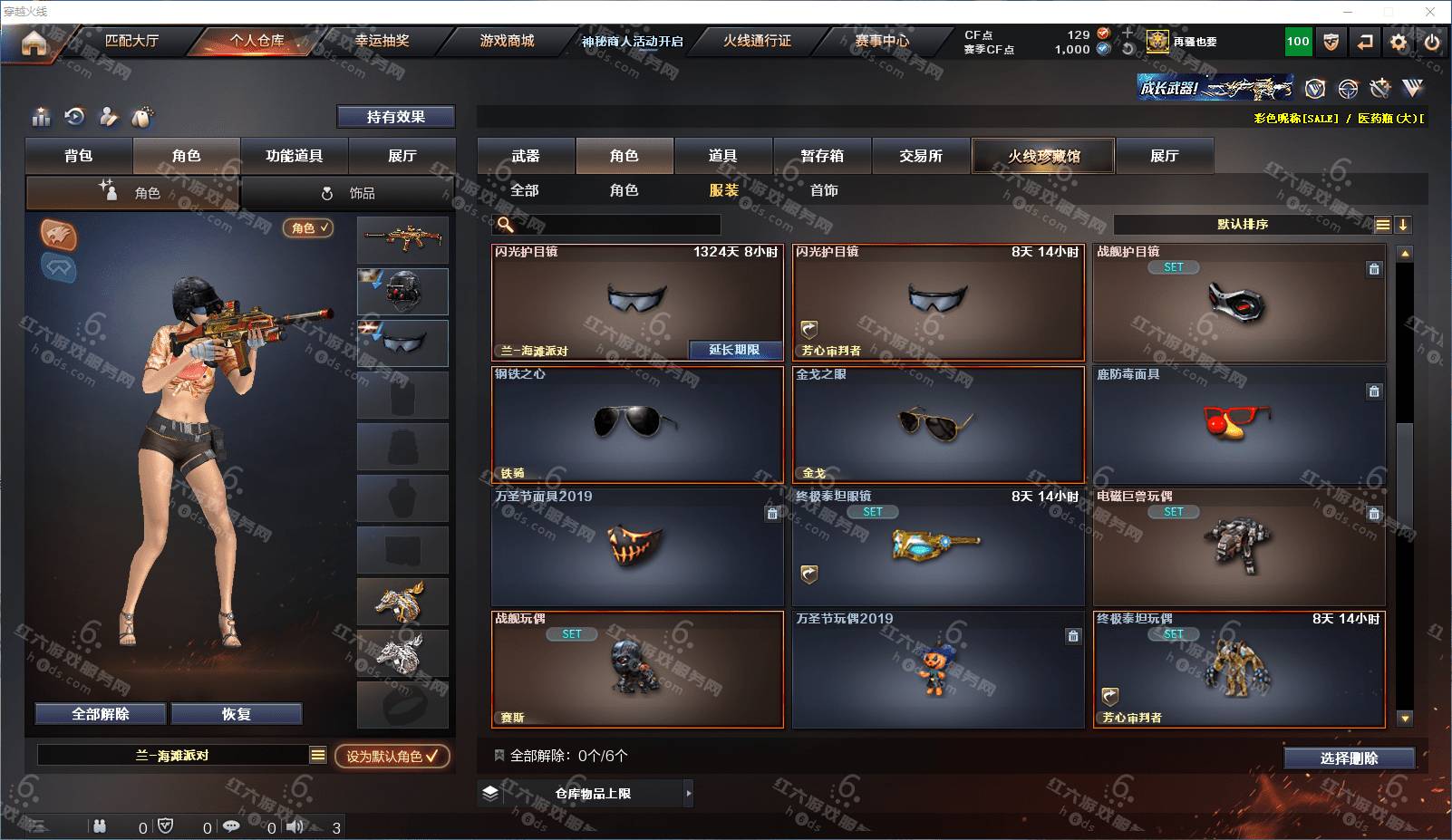
Task: Click the 持有效果 button
Action: pos(395,117)
